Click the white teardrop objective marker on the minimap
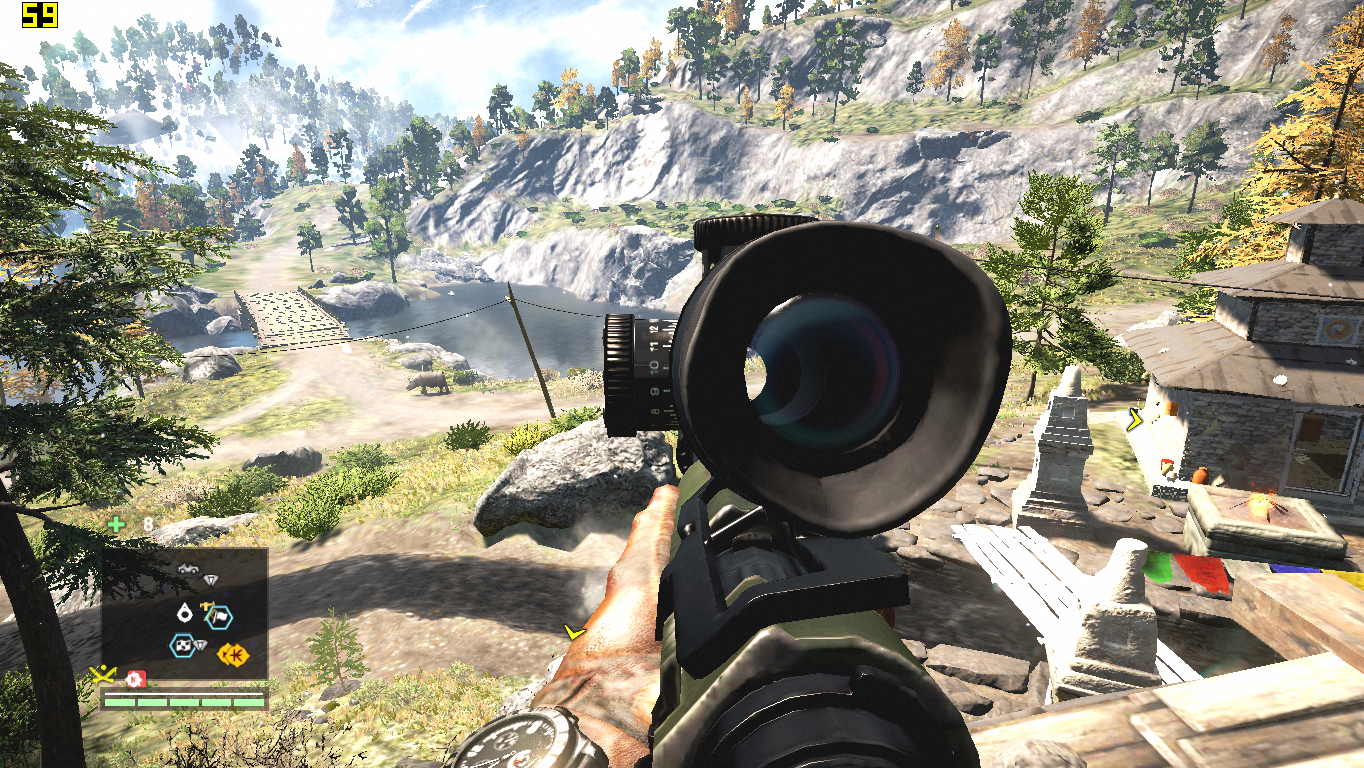This screenshot has width=1364, height=768. coord(184,612)
